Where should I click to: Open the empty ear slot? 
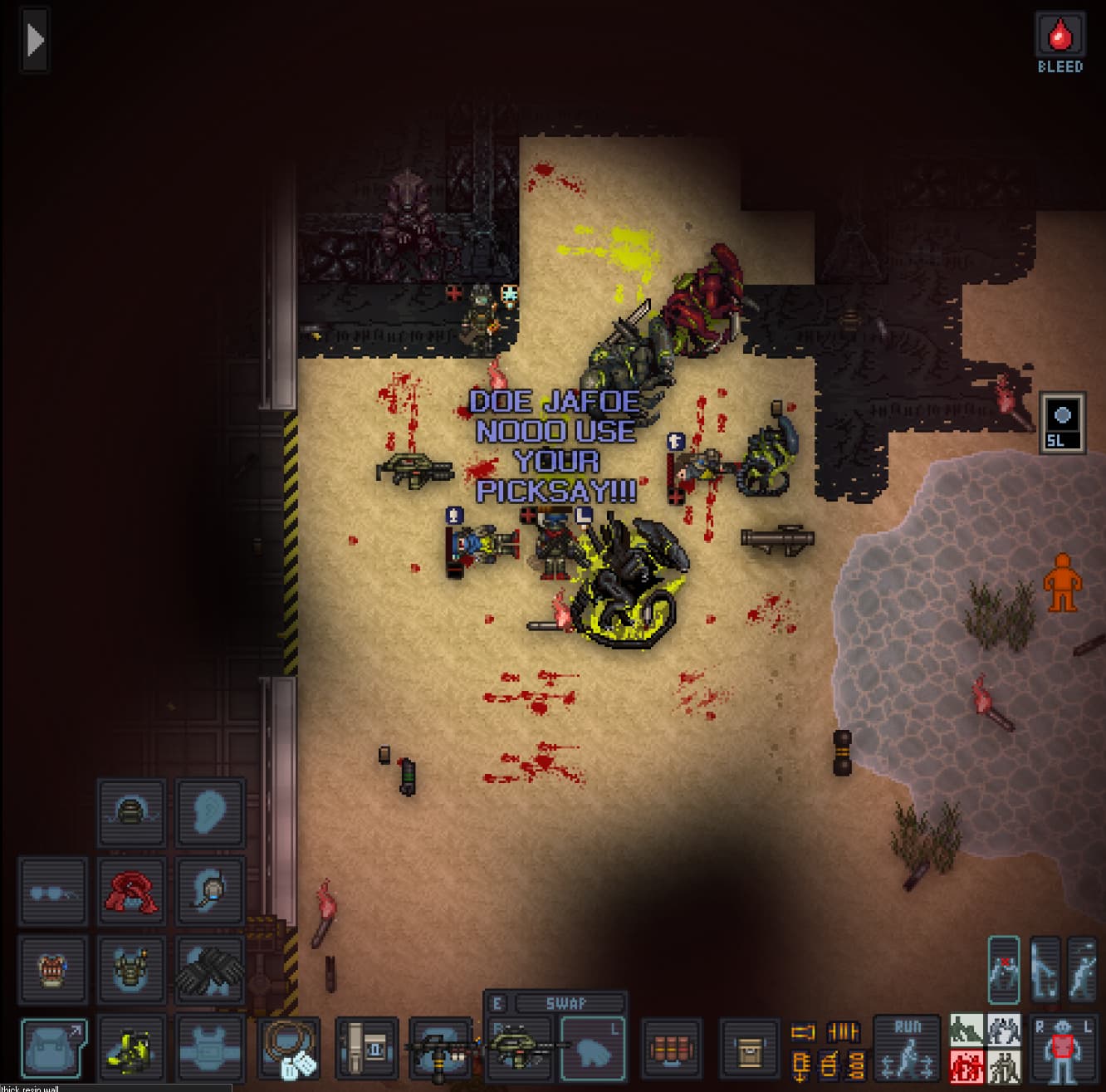209,812
